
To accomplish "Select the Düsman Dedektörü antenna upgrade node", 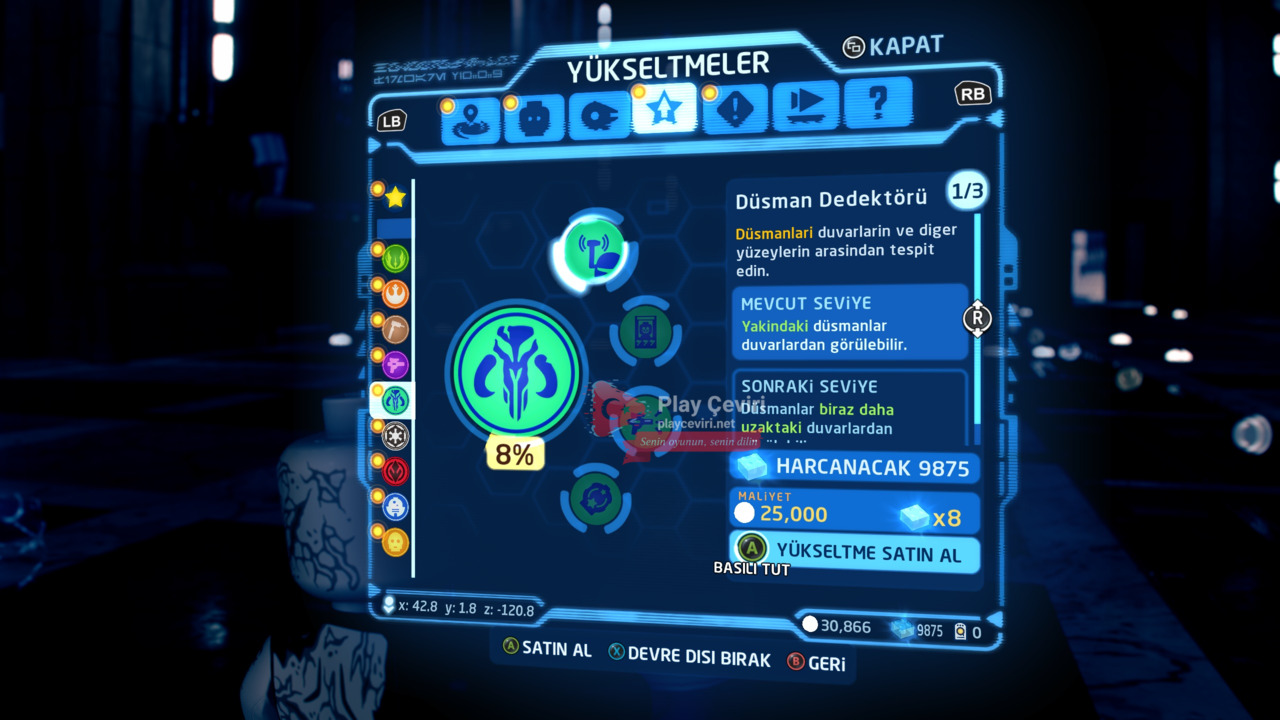I will (593, 250).
